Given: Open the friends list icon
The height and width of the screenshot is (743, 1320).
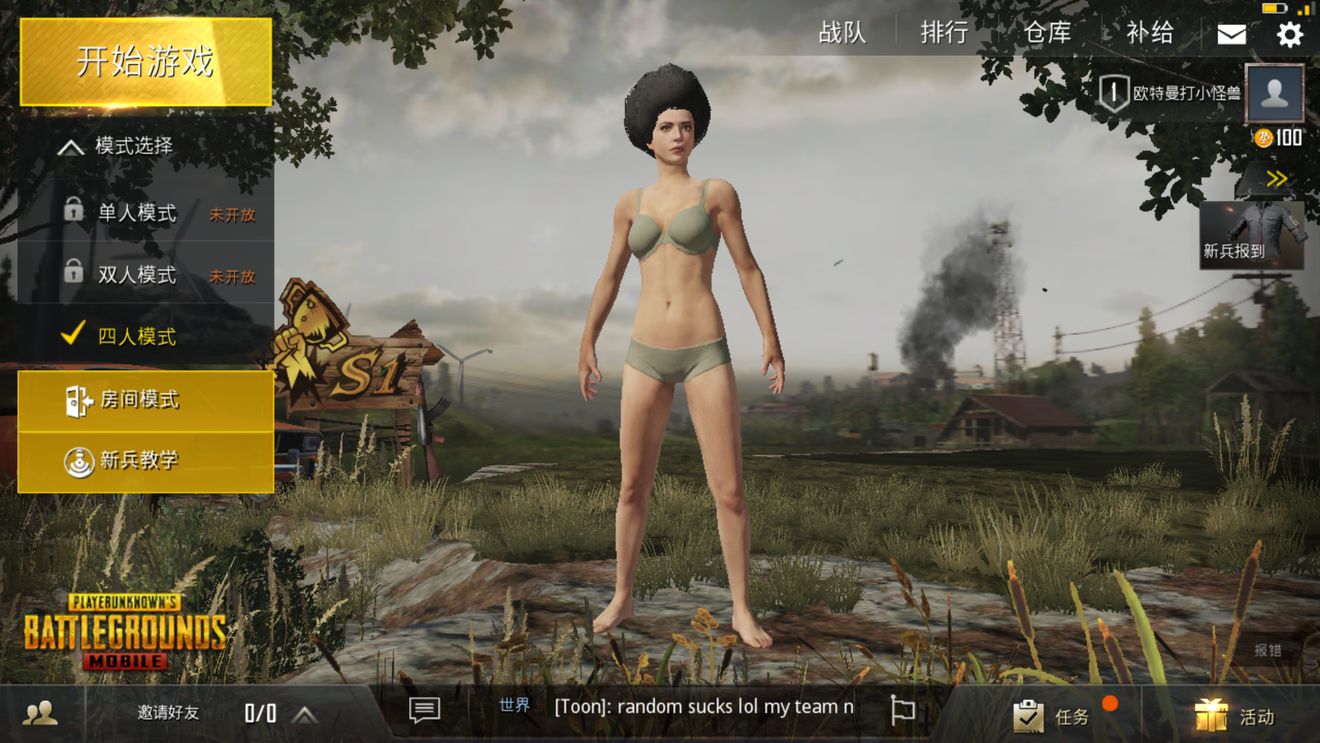Looking at the screenshot, I should pyautogui.click(x=40, y=713).
